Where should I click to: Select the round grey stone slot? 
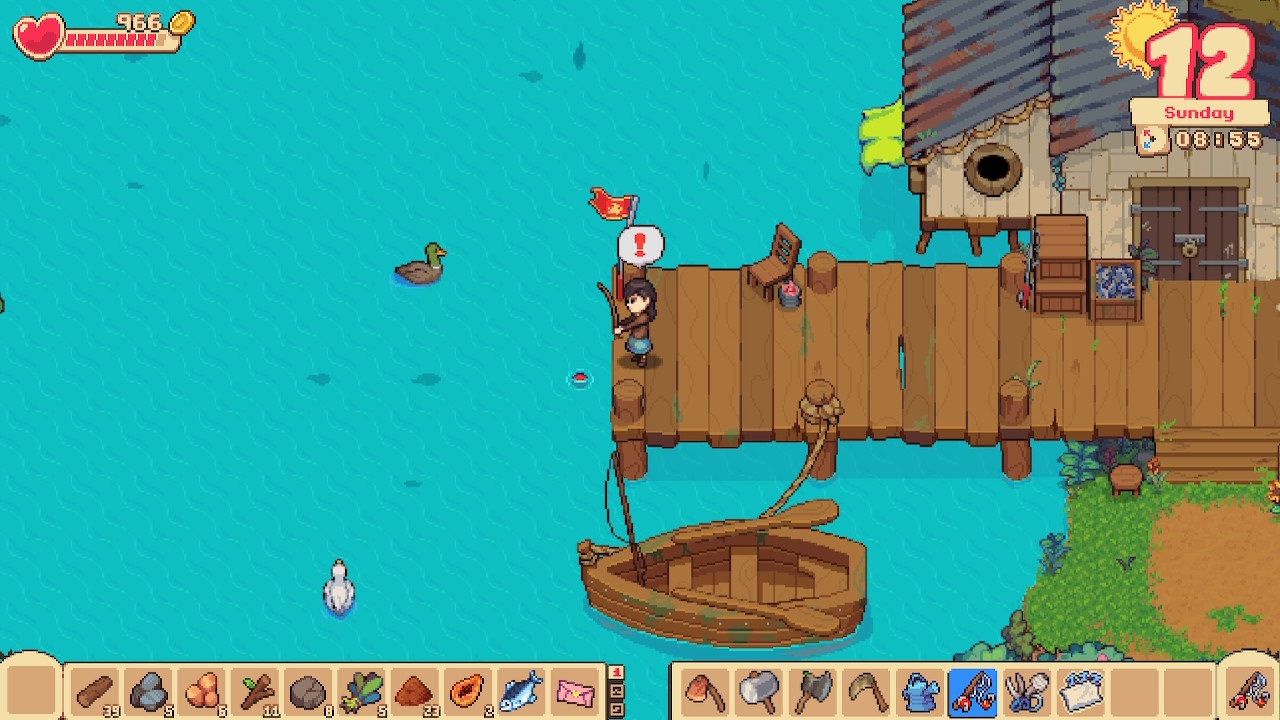click(x=308, y=691)
